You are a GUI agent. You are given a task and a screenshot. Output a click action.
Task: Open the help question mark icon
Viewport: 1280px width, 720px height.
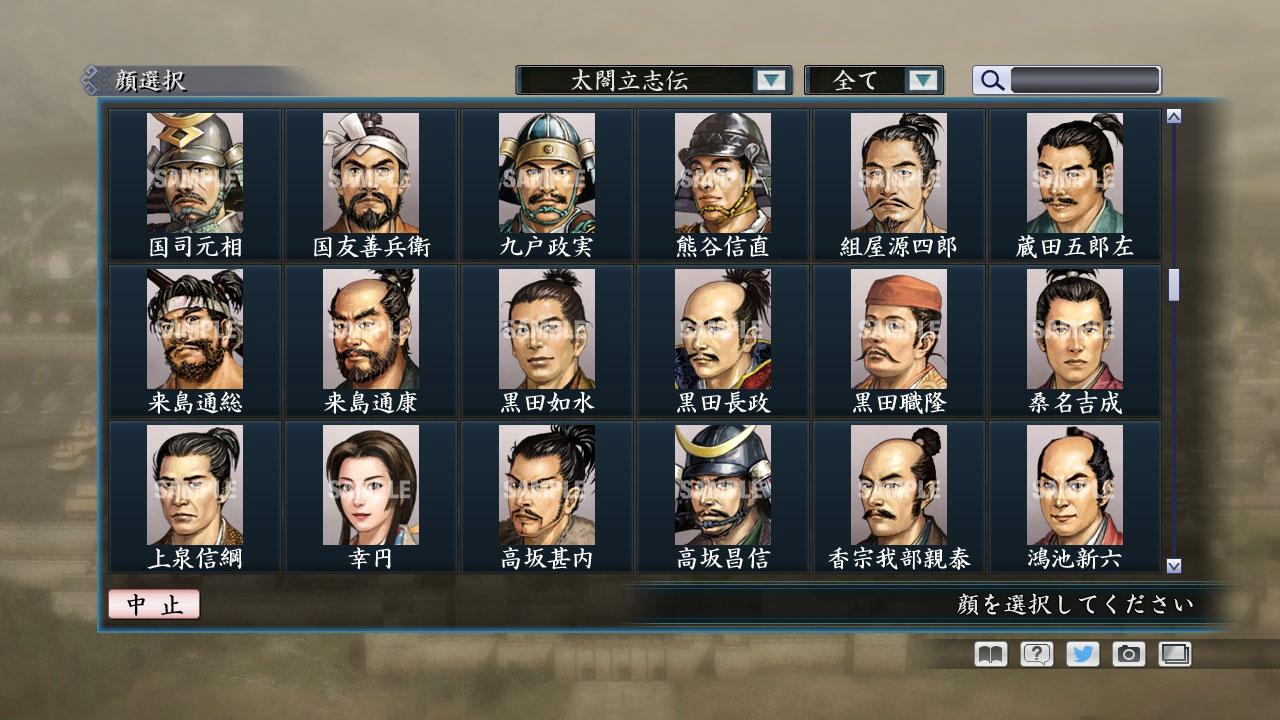(1035, 654)
